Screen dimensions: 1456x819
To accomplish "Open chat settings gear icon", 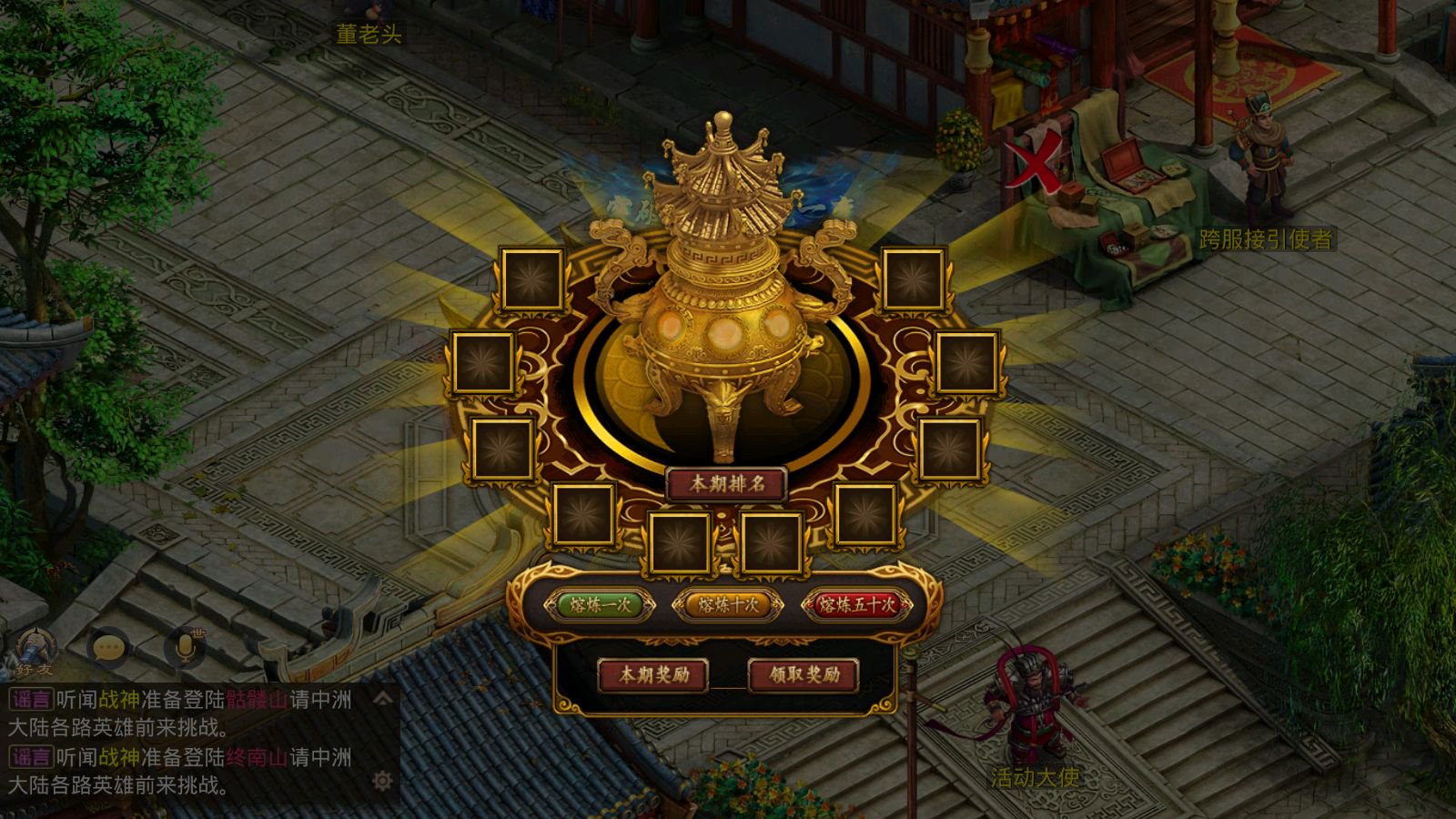I will pyautogui.click(x=382, y=781).
